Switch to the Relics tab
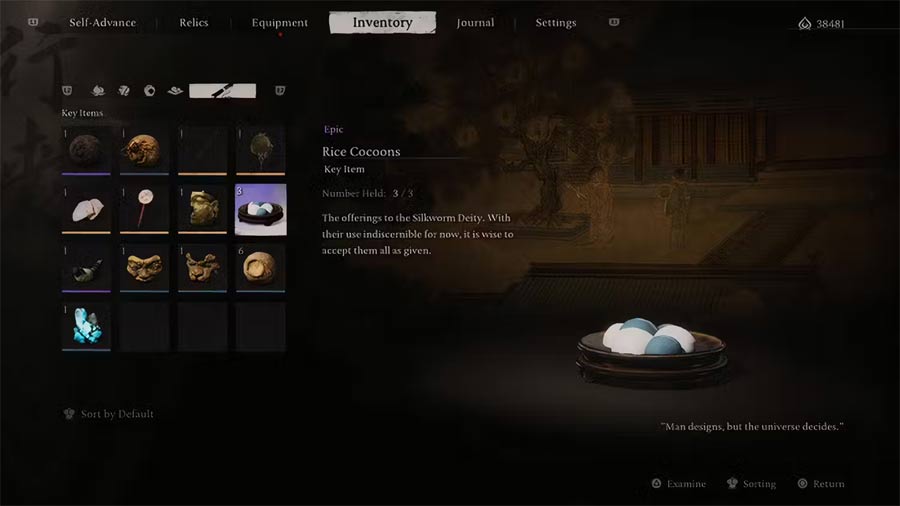900x506 pixels. [x=194, y=23]
